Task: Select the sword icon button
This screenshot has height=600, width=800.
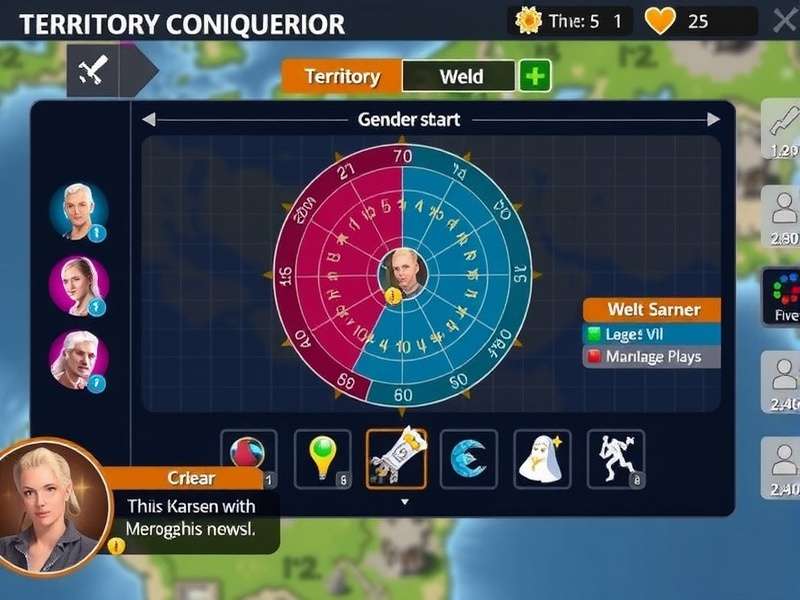Action: [93, 70]
